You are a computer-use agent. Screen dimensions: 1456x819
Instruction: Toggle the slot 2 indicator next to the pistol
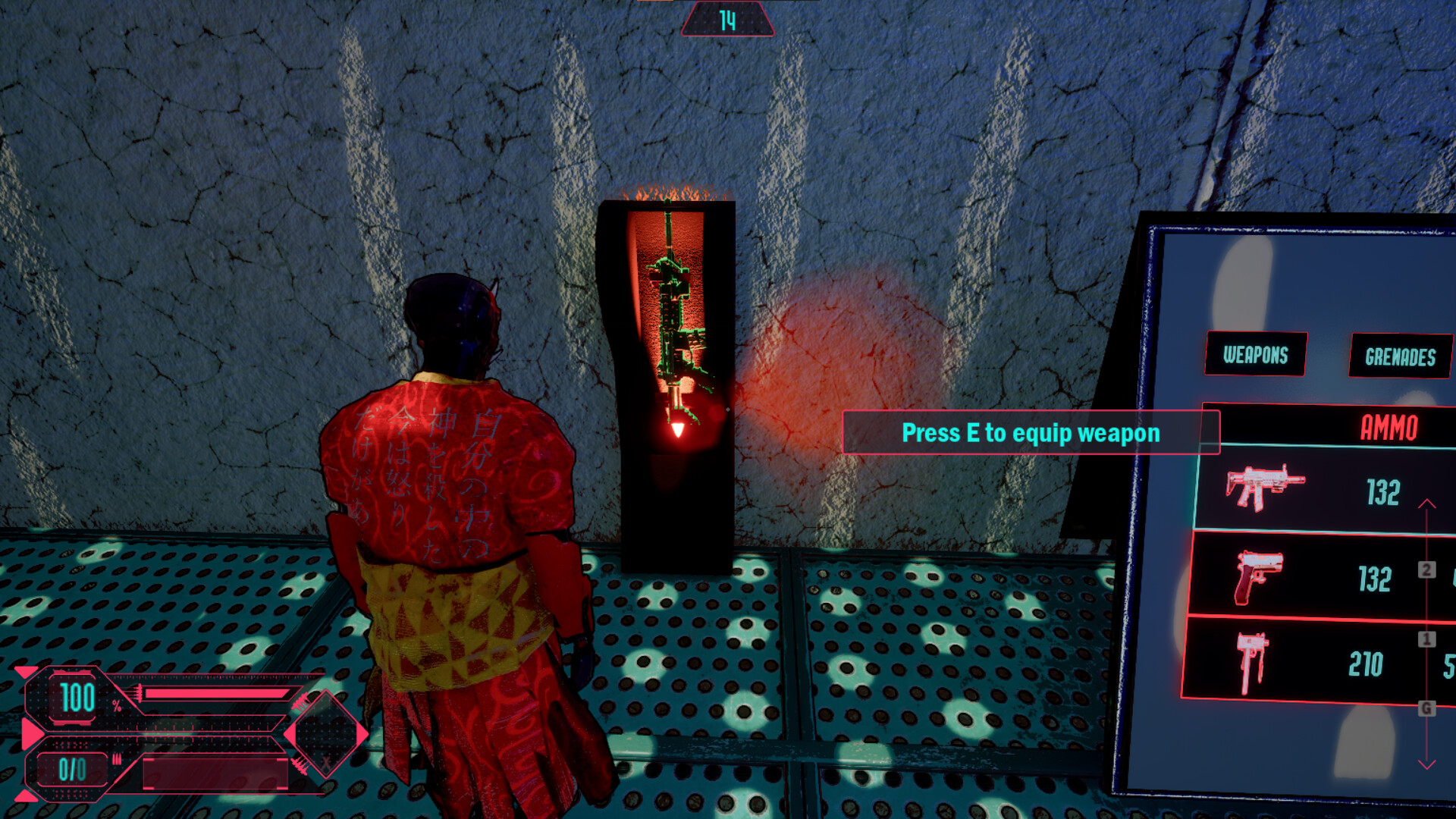pyautogui.click(x=1428, y=567)
